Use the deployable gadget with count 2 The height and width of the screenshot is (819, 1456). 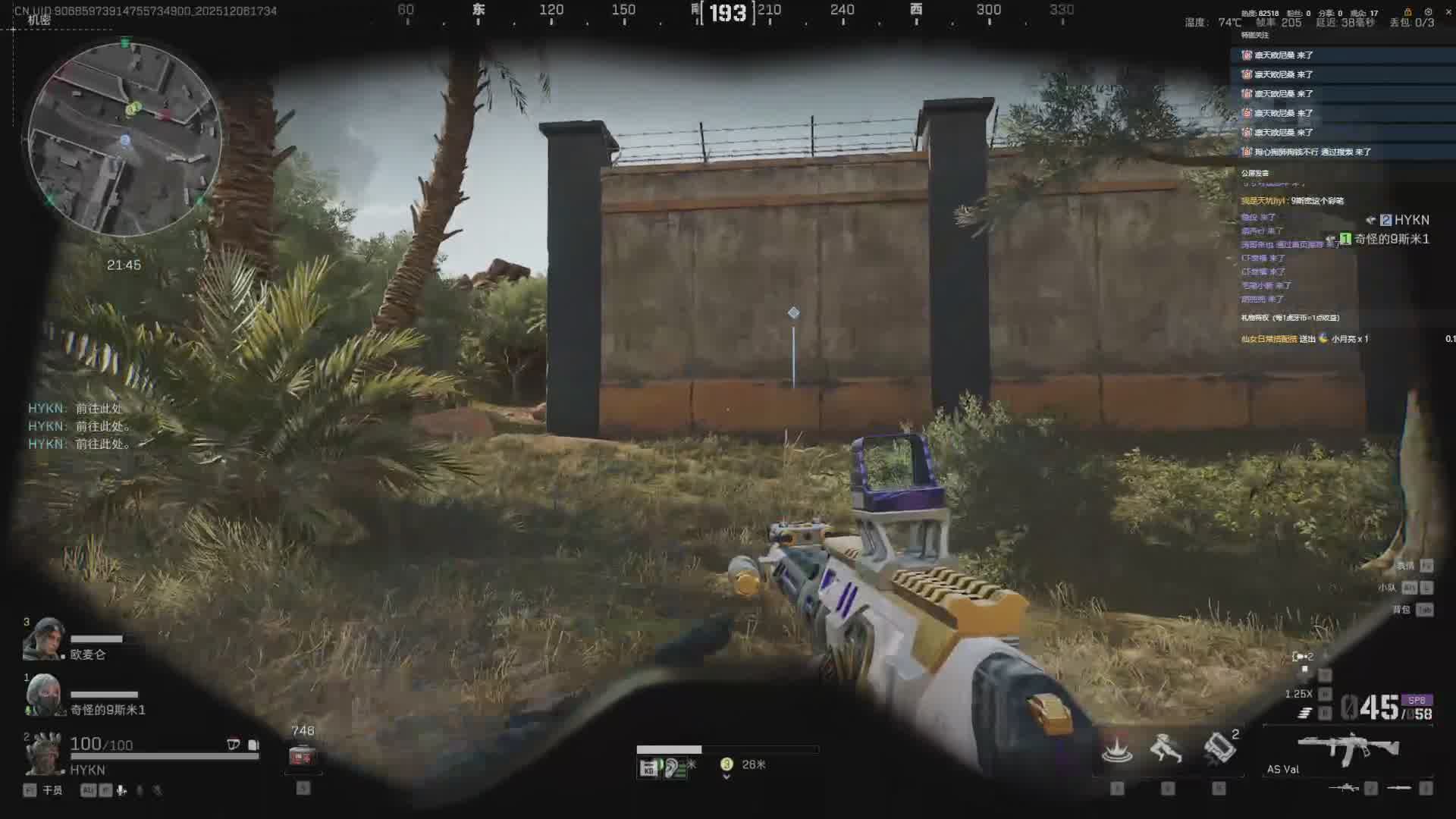1219,748
